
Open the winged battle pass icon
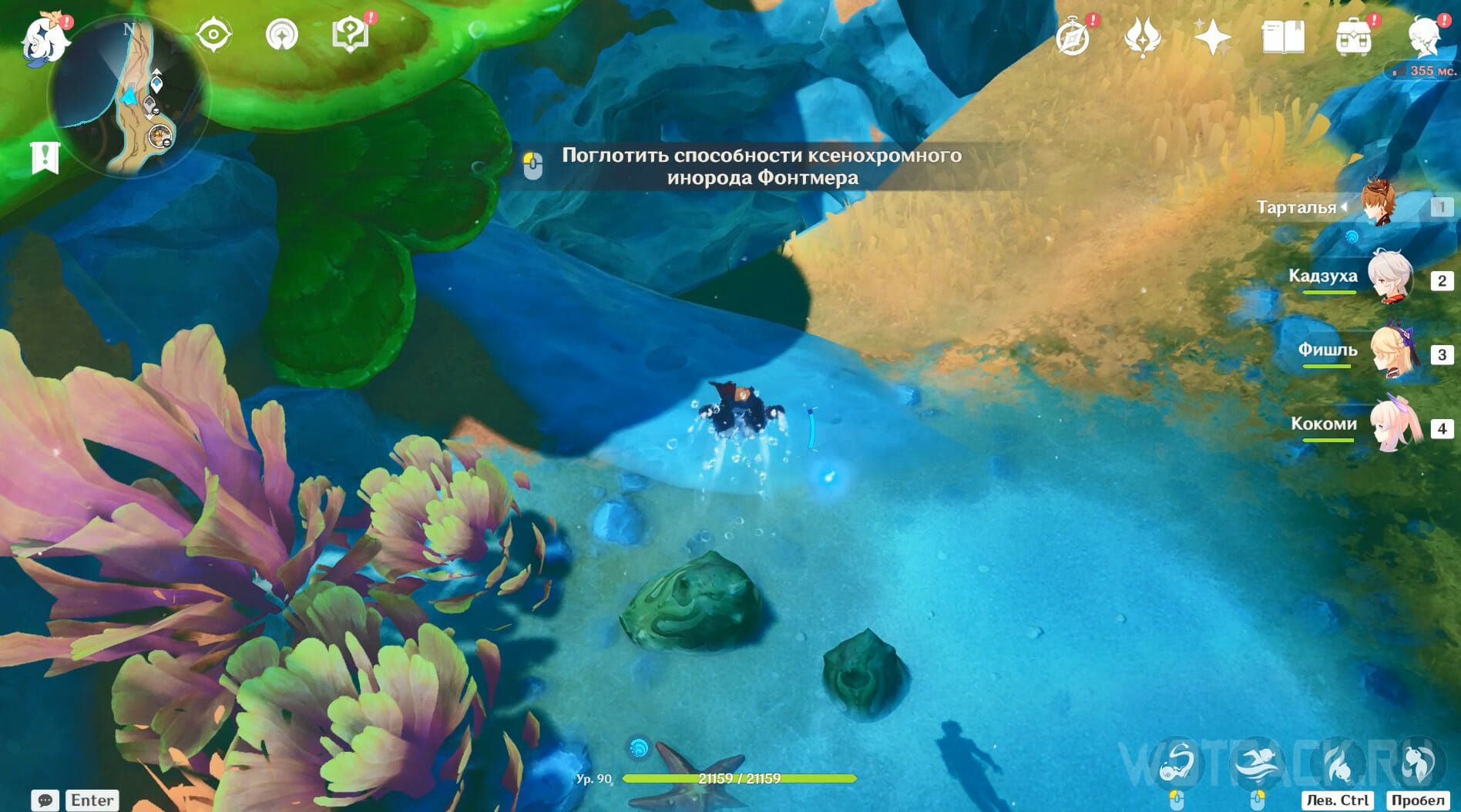point(1142,37)
